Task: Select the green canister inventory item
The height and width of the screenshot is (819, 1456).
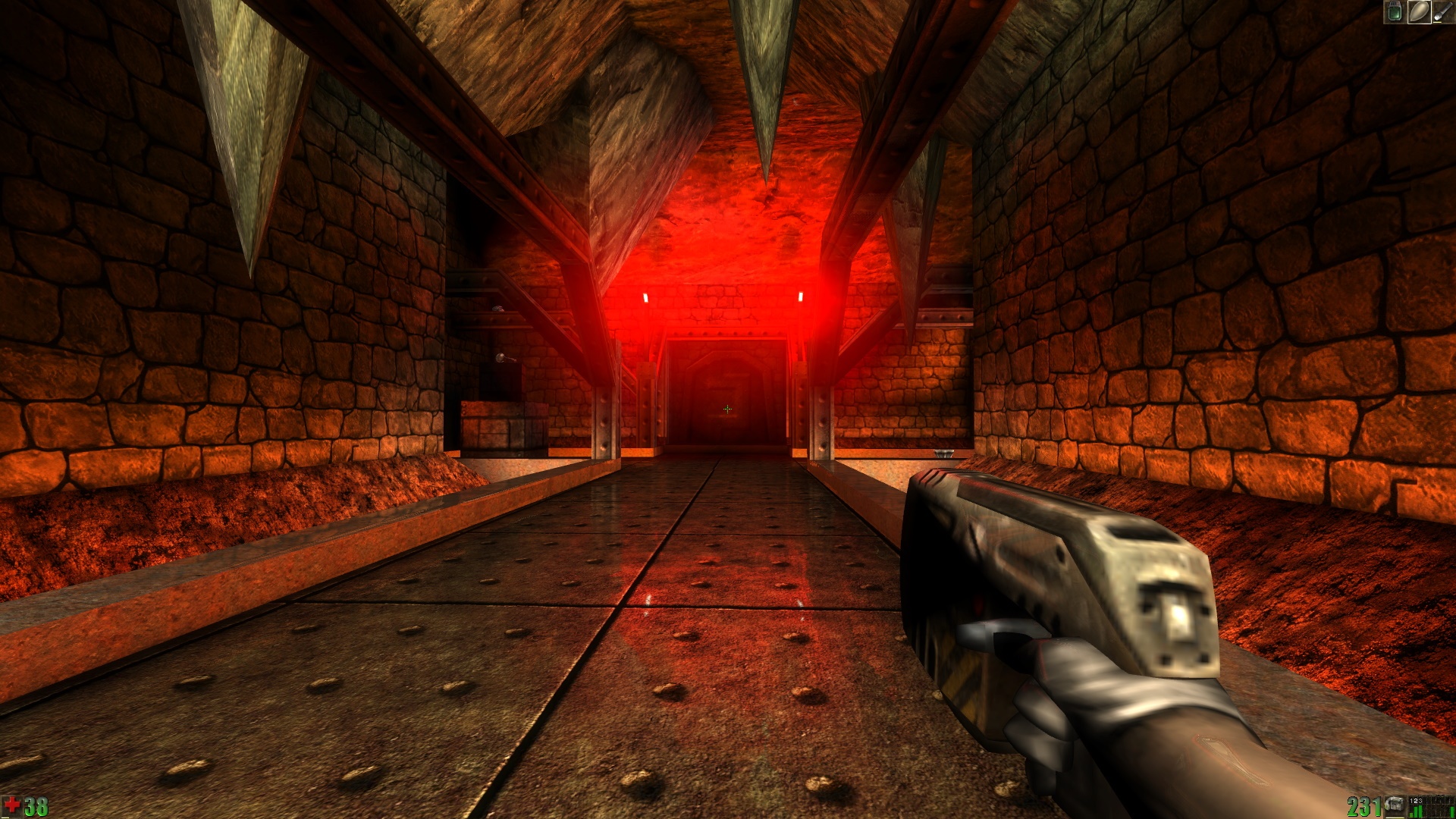Action: [1394, 11]
